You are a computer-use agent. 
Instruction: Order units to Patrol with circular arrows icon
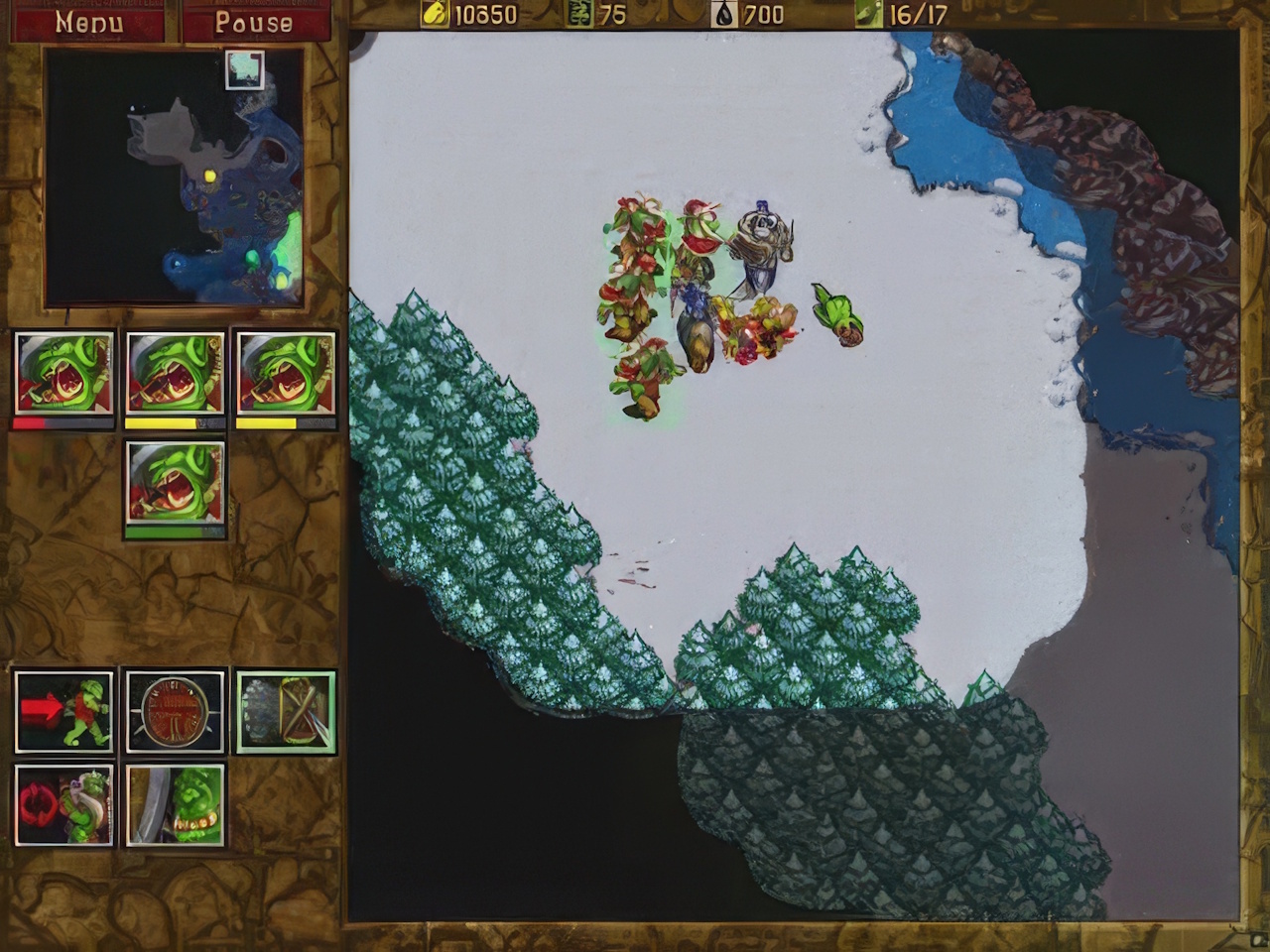click(x=64, y=804)
